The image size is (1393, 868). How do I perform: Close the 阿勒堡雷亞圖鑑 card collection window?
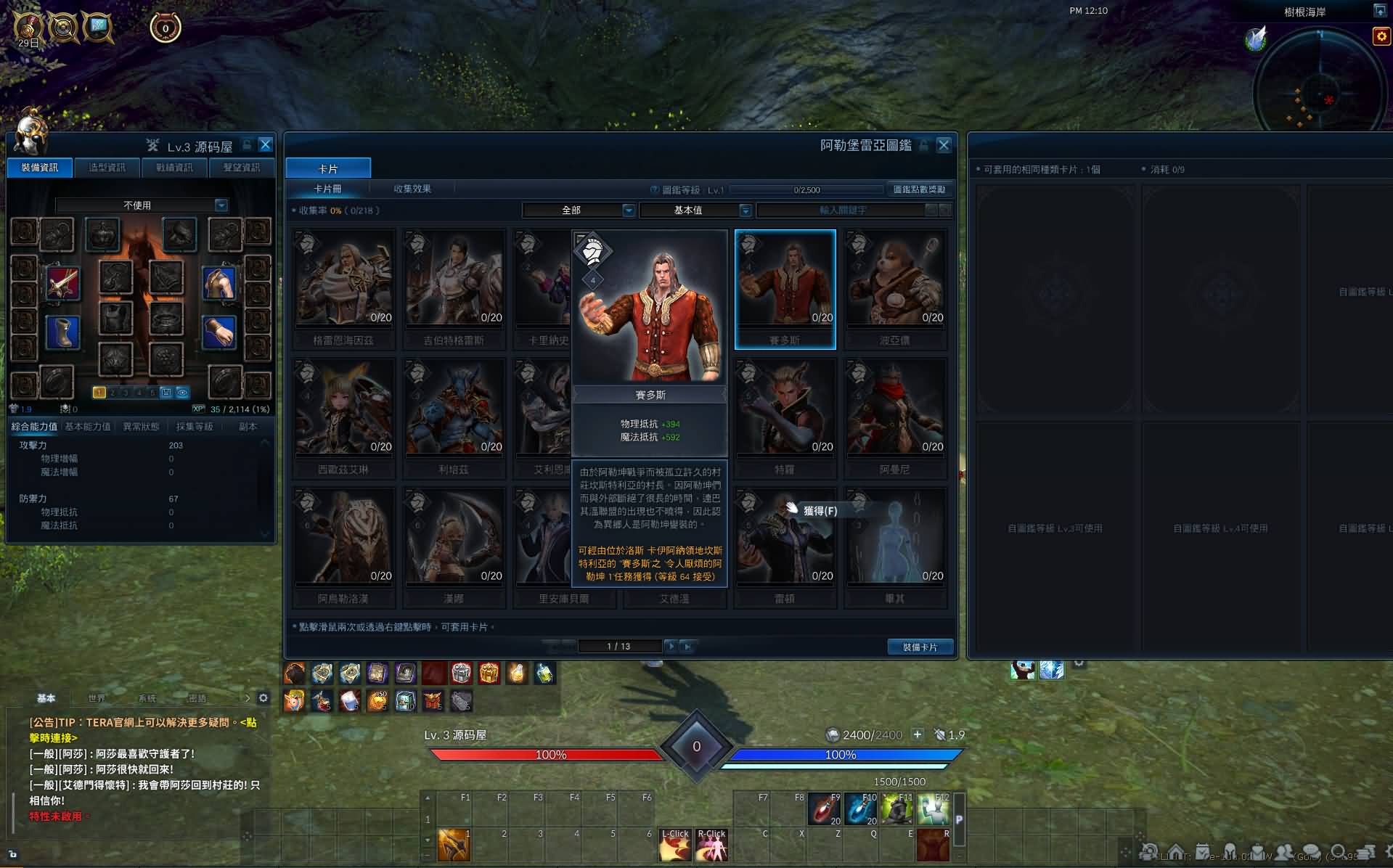[x=943, y=145]
